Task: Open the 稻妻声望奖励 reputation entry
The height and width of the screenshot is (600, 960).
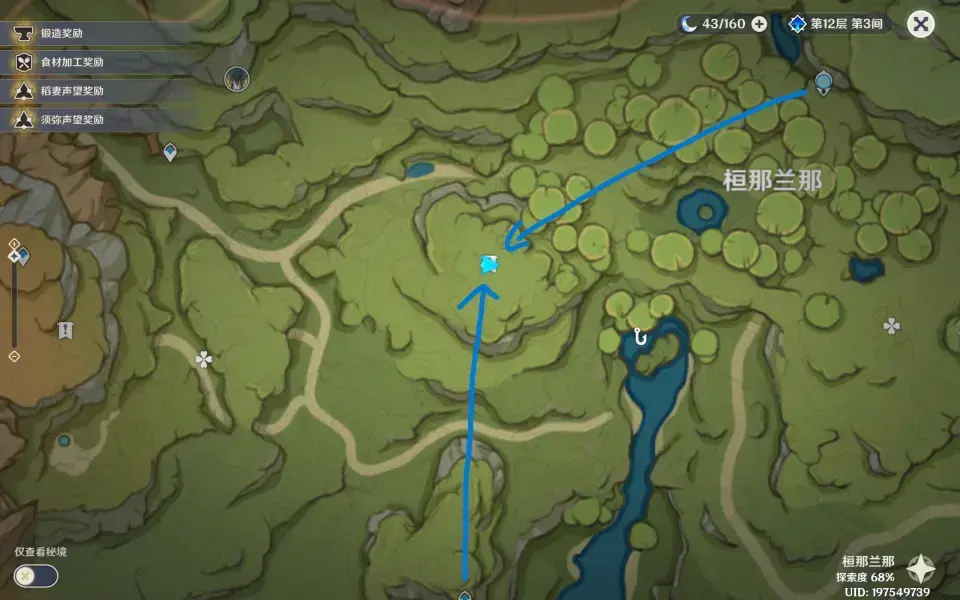Action: coord(72,91)
